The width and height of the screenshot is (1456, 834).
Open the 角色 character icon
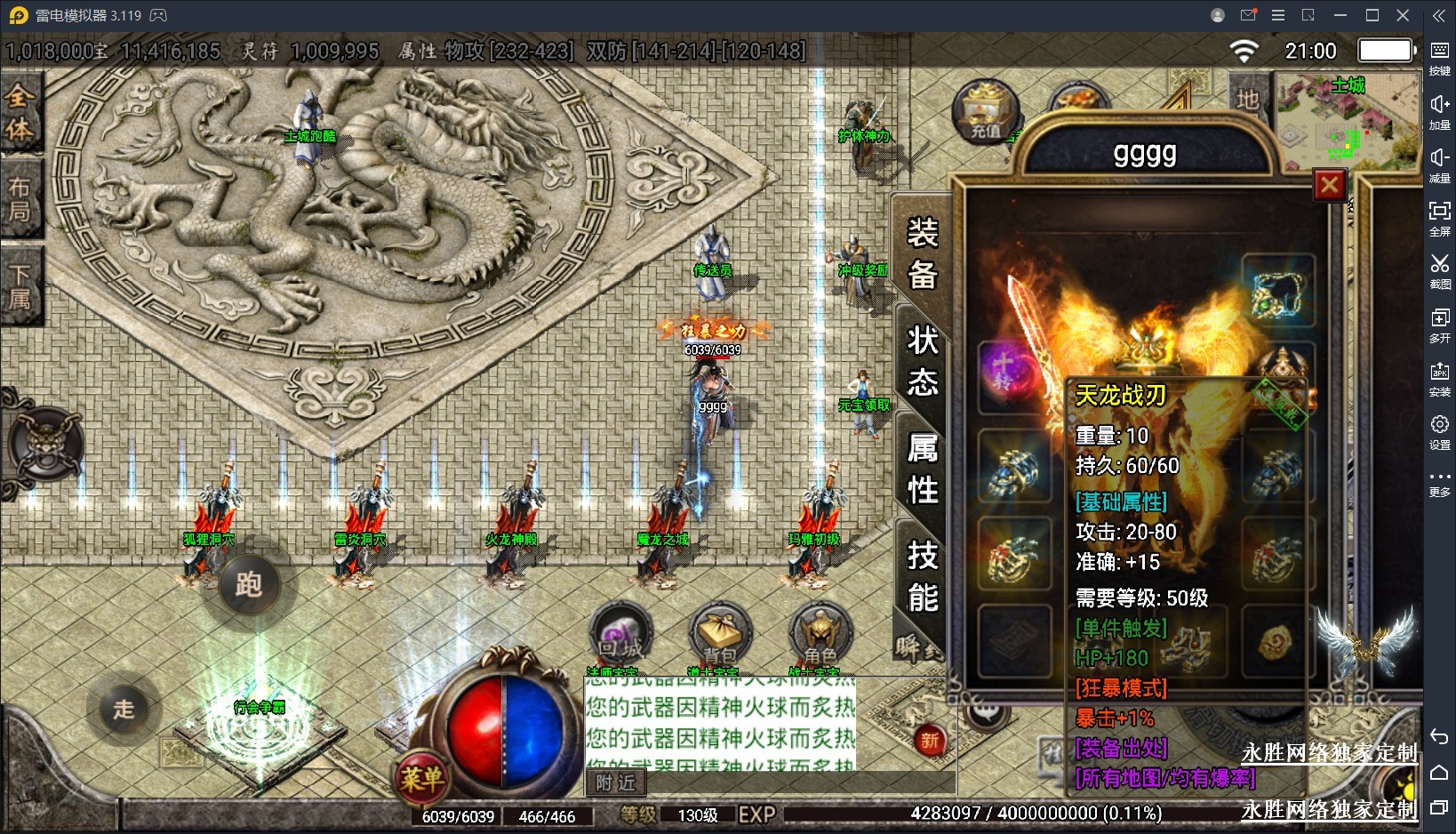pyautogui.click(x=820, y=634)
